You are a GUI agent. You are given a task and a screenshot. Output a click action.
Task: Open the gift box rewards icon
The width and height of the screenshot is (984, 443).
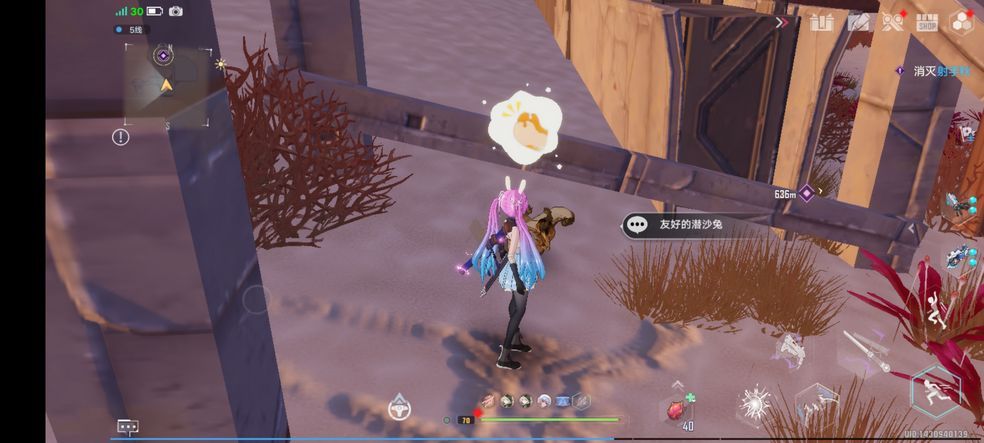821,21
